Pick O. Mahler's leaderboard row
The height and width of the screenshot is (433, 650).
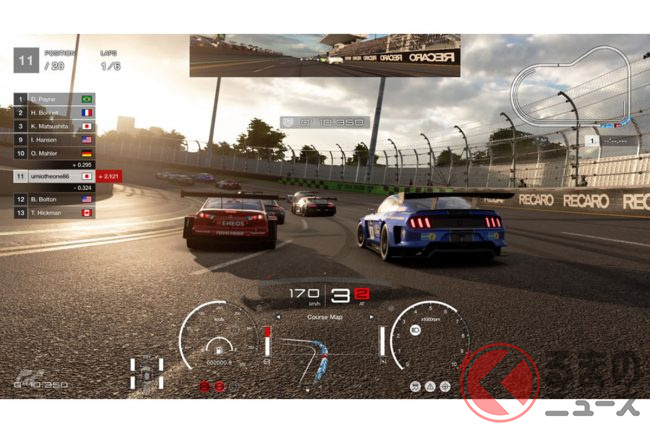point(52,152)
